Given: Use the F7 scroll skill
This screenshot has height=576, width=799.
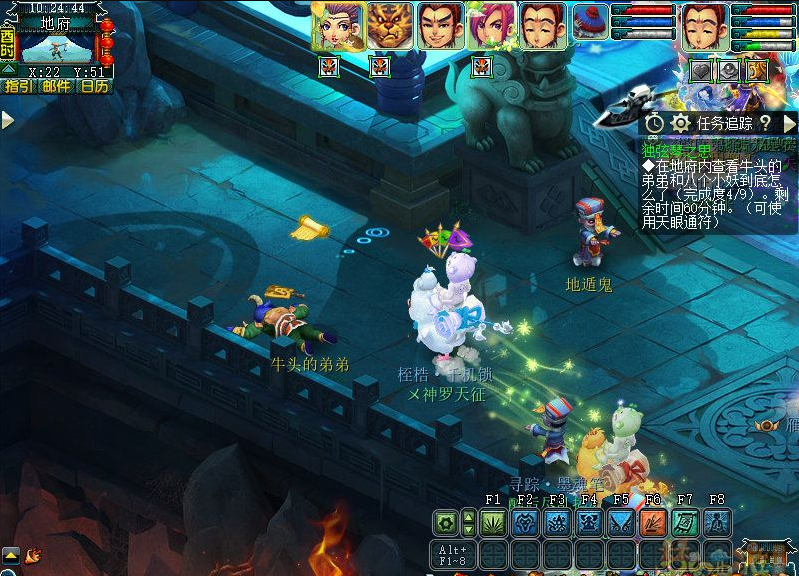Looking at the screenshot, I should 685,522.
